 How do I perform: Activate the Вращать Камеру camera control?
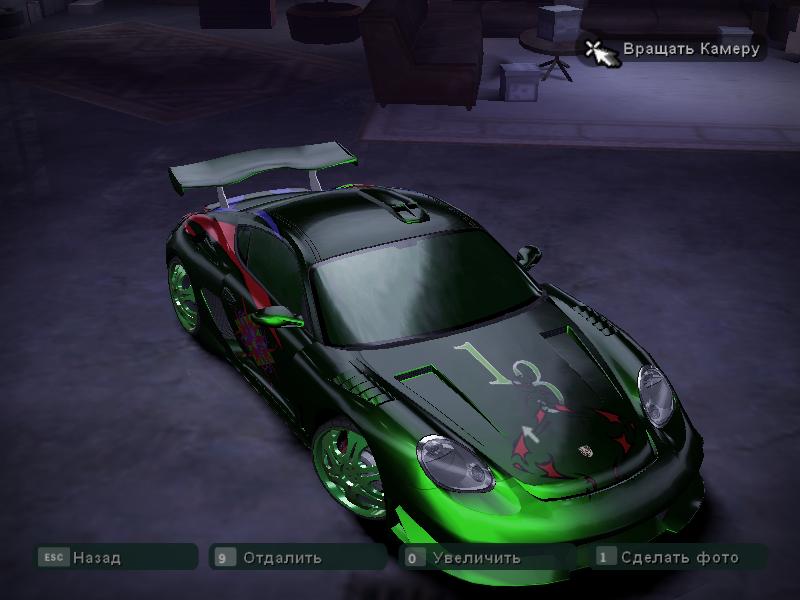pyautogui.click(x=690, y=48)
